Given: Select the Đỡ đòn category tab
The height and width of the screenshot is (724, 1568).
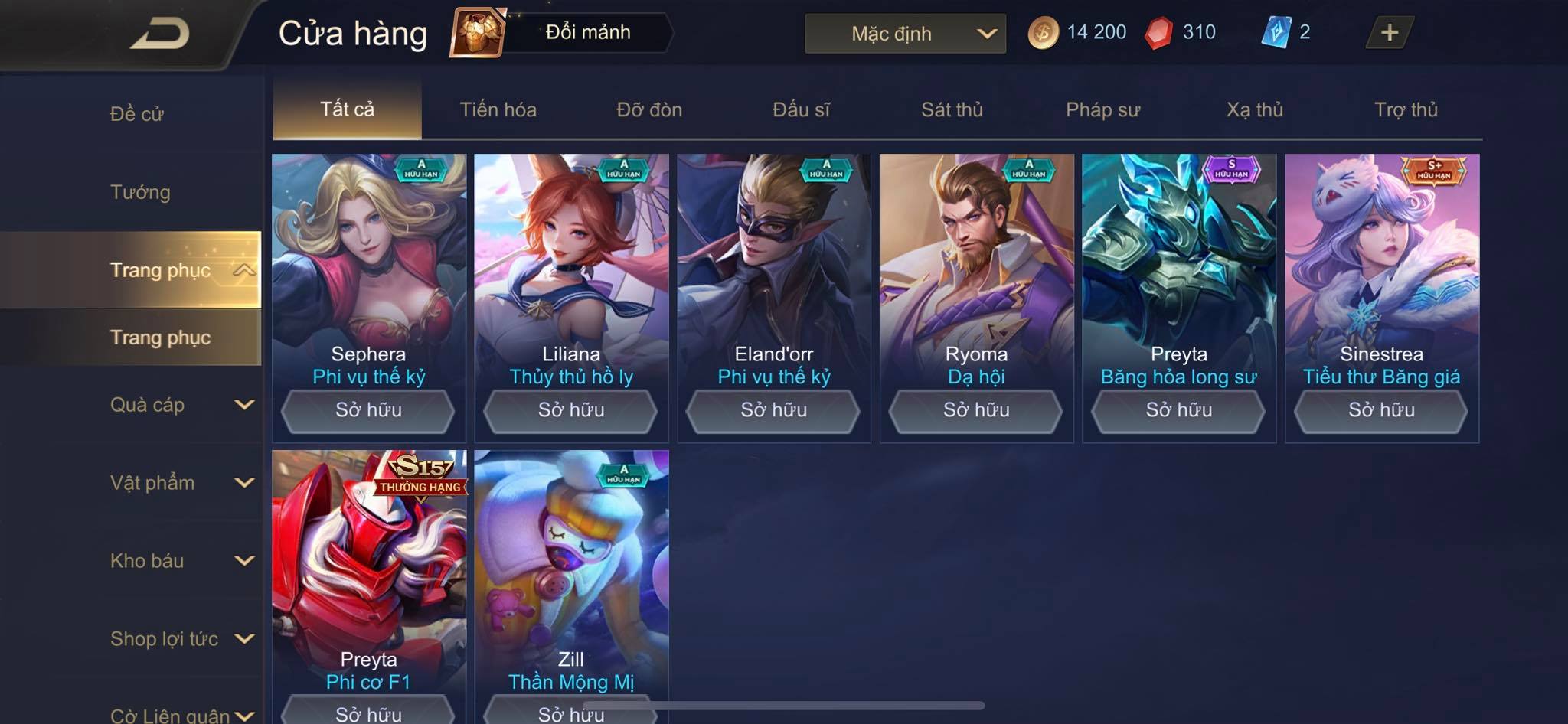Looking at the screenshot, I should point(649,109).
